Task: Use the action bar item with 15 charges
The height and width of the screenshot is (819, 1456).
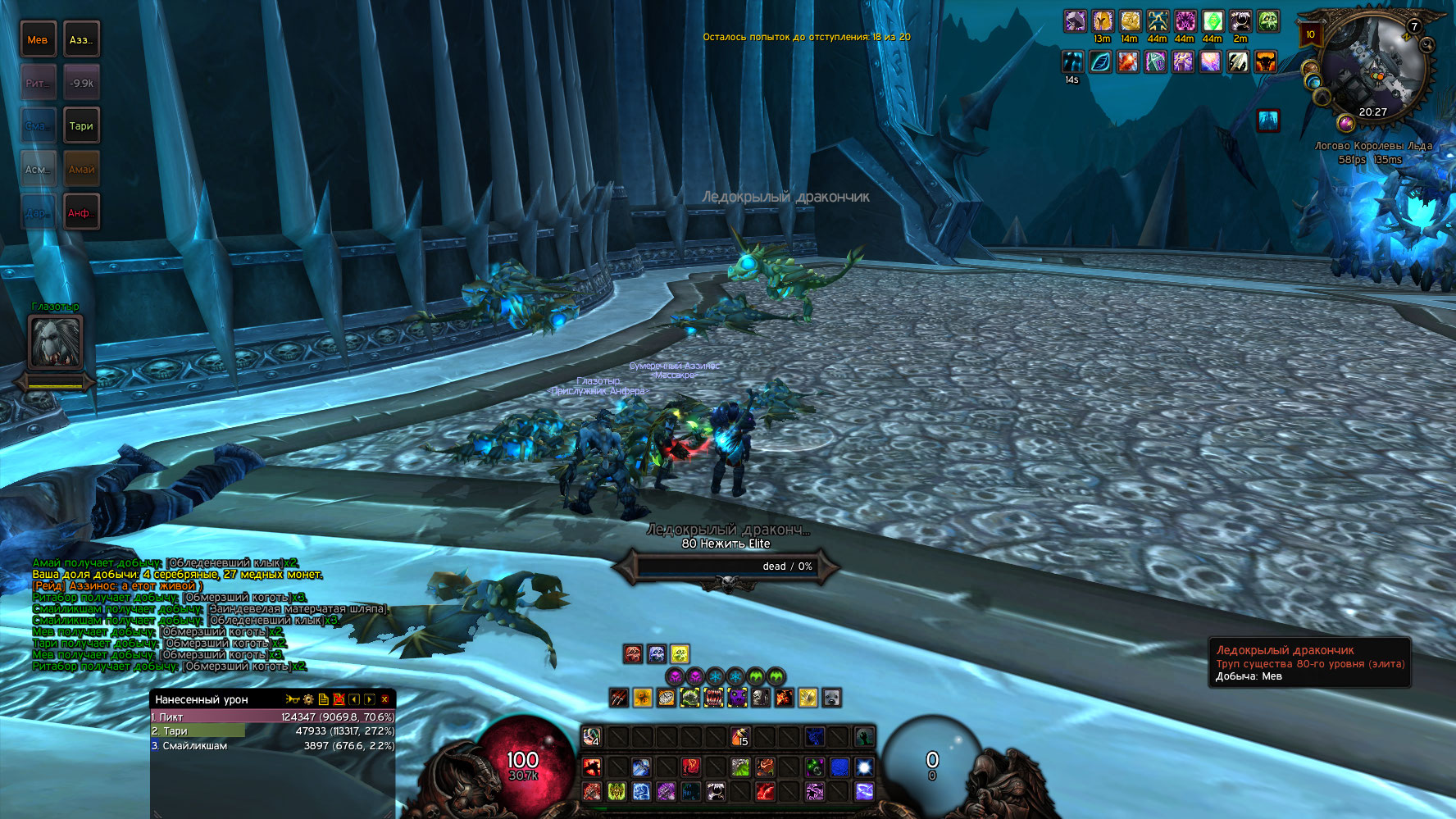Action: click(x=740, y=737)
